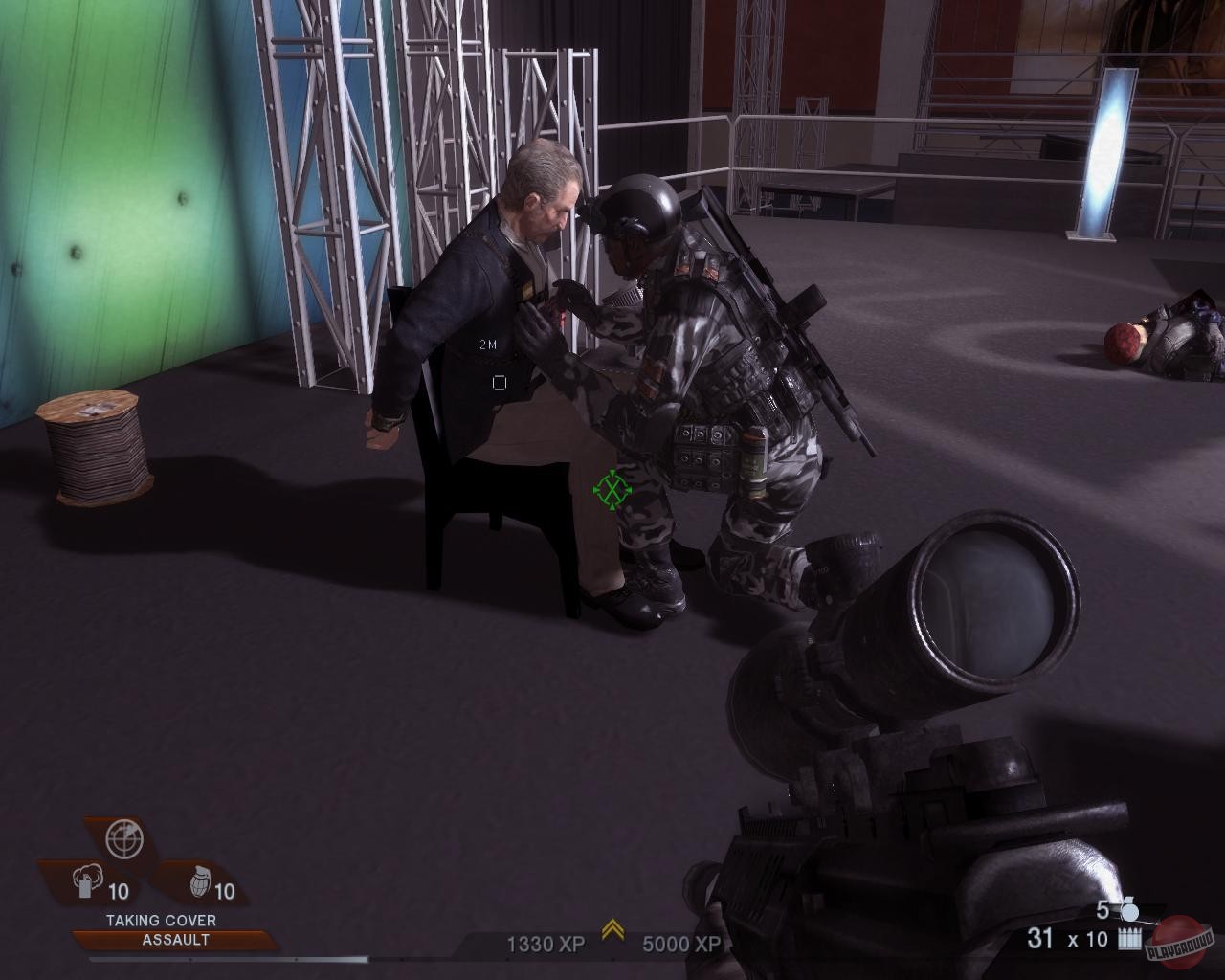The image size is (1225, 980).
Task: Toggle the square interaction prompt on the hostage
Action: tap(499, 381)
